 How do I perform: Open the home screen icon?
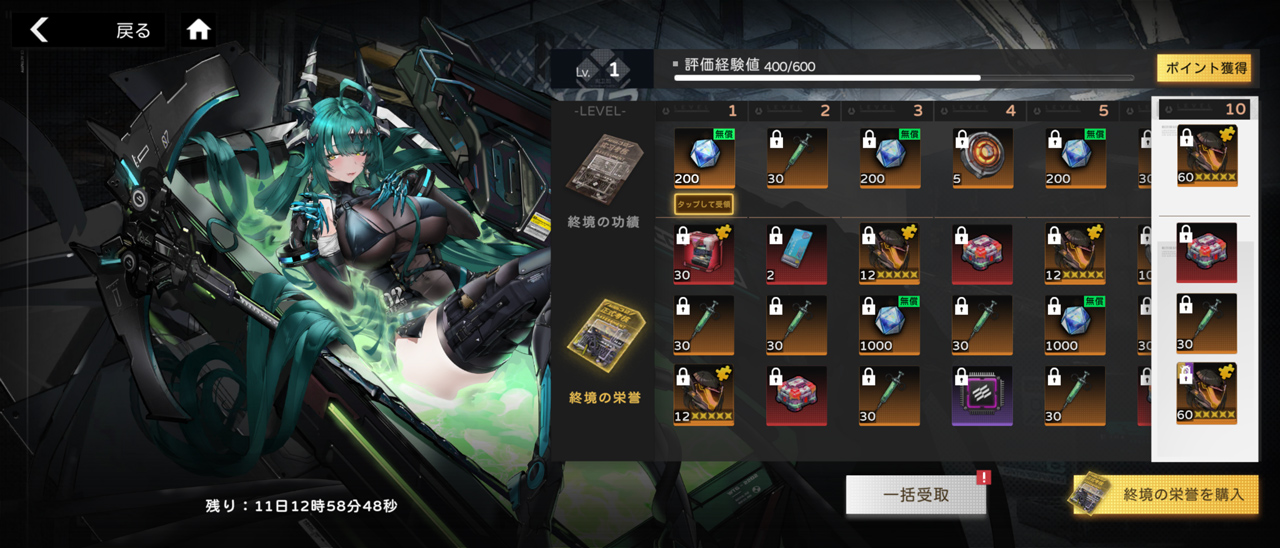(198, 30)
